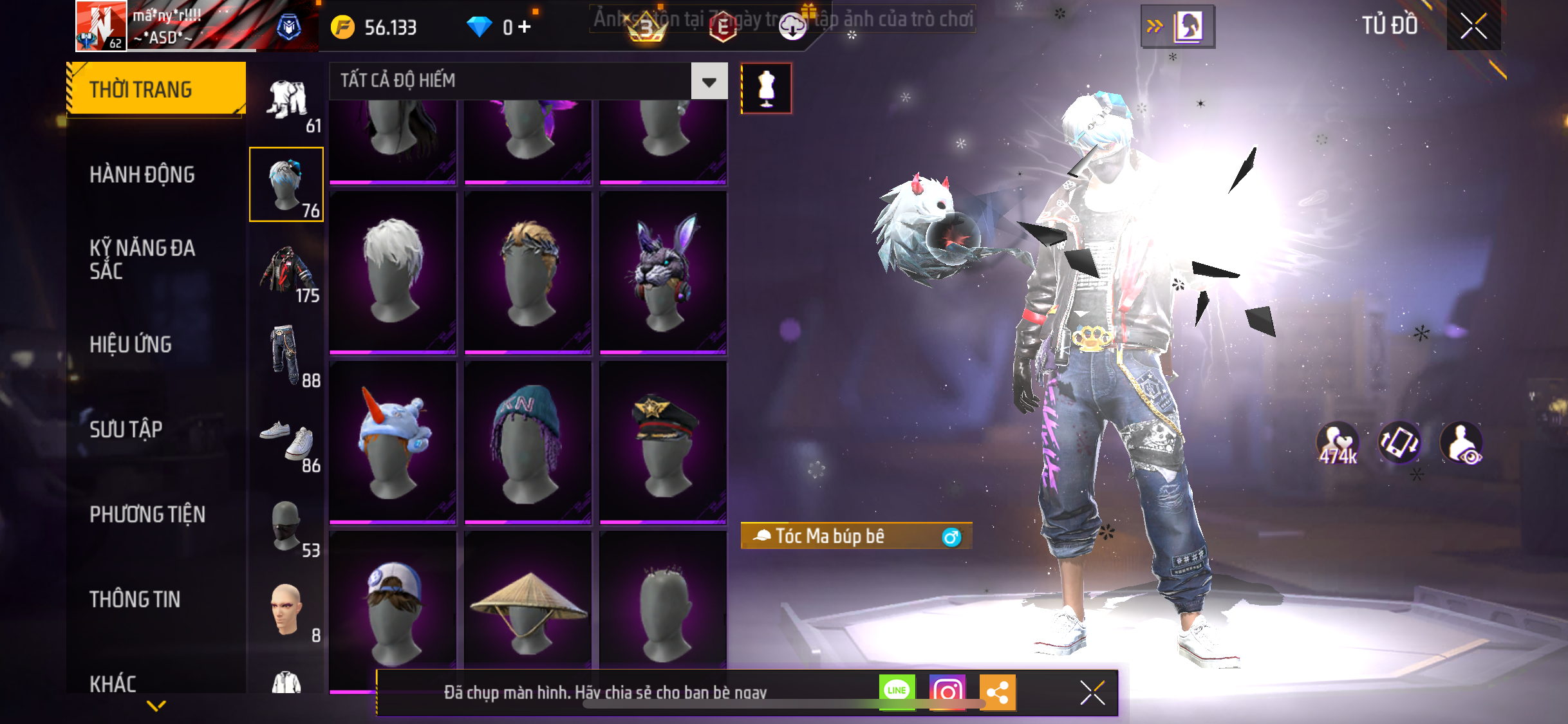Choose the blue KN beanie
This screenshot has width=1568, height=724.
528,441
